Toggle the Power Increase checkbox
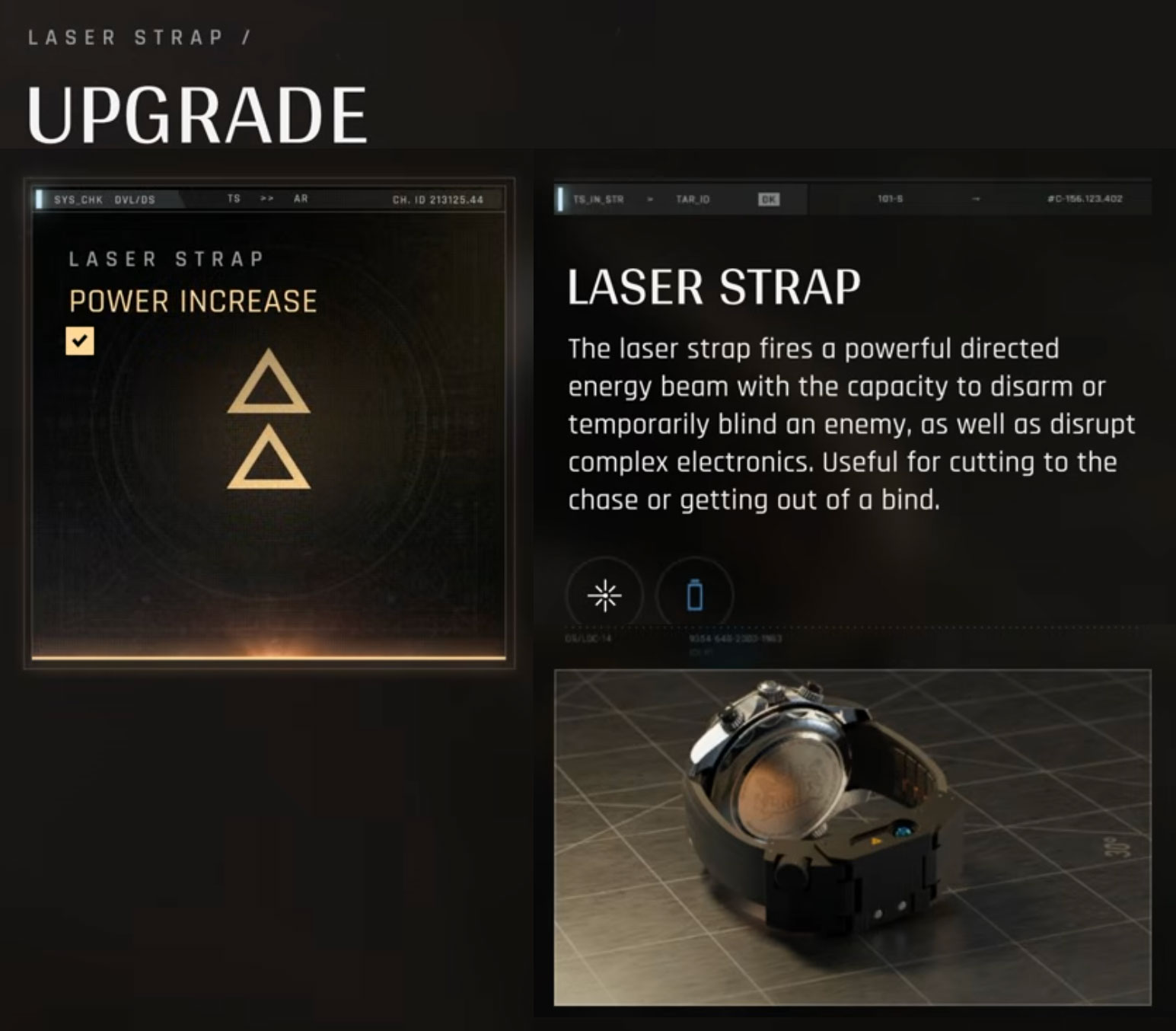1176x1031 pixels. pyautogui.click(x=80, y=341)
